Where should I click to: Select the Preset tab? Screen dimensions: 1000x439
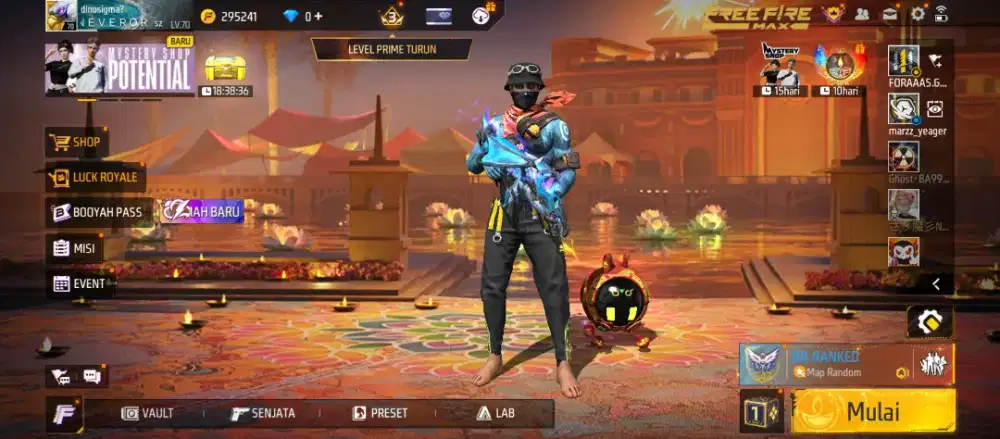click(380, 413)
